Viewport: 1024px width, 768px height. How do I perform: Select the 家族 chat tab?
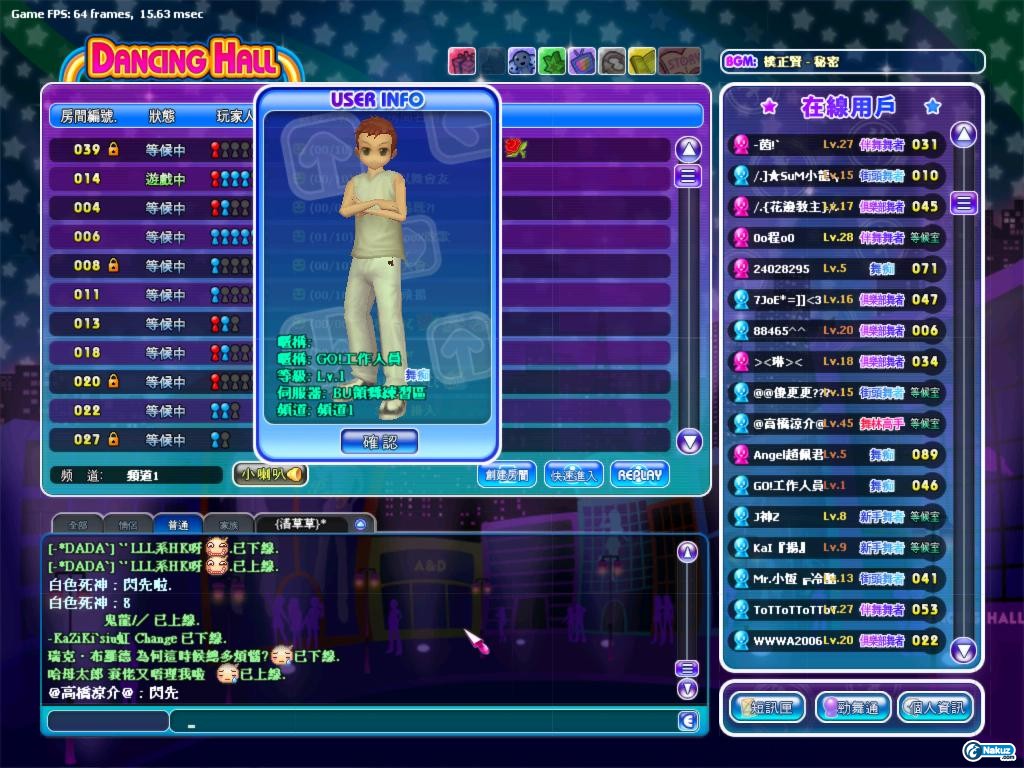pyautogui.click(x=229, y=524)
